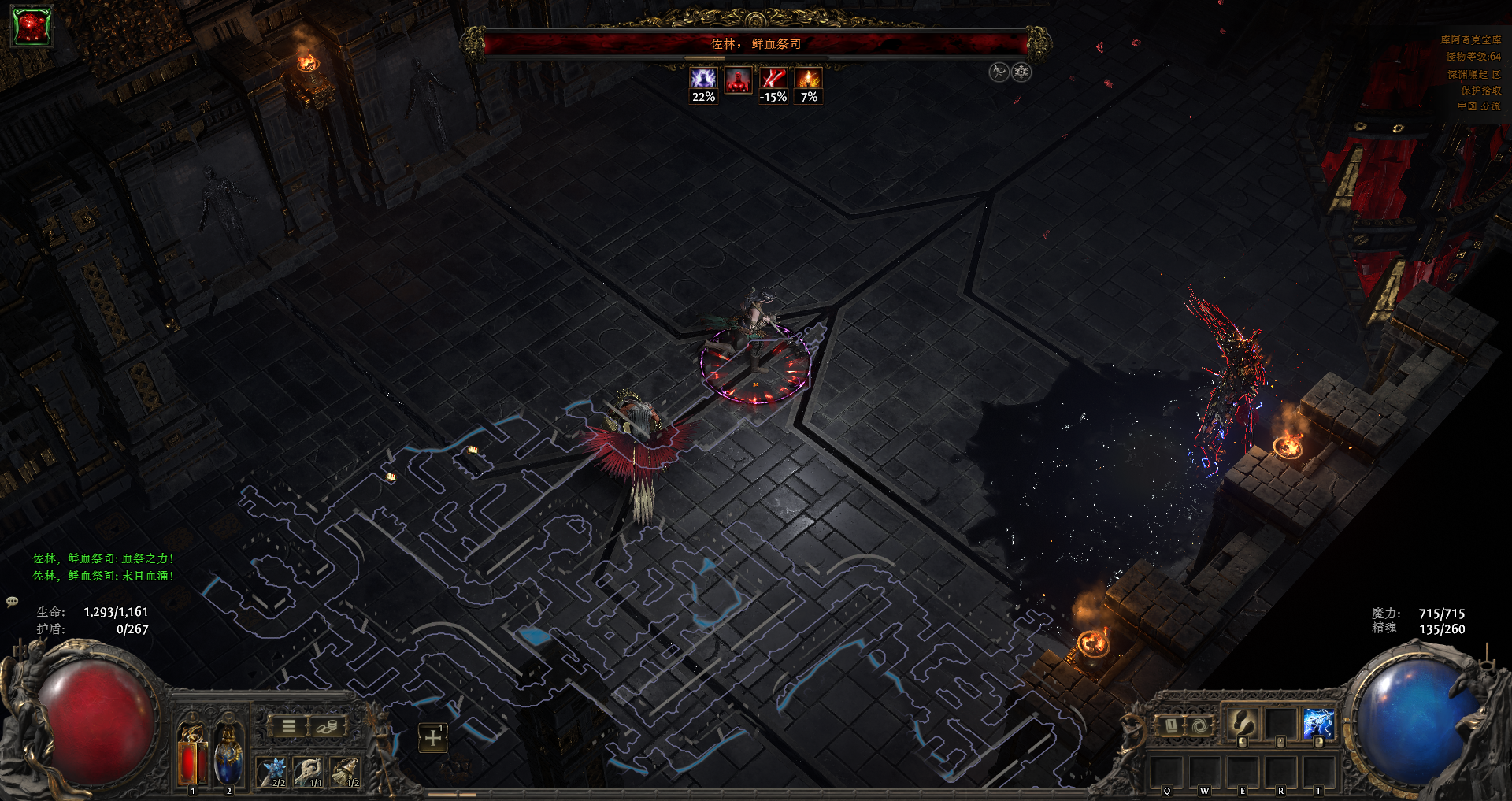Click the red demon buff icon
The image size is (1512, 801).
click(x=31, y=27)
